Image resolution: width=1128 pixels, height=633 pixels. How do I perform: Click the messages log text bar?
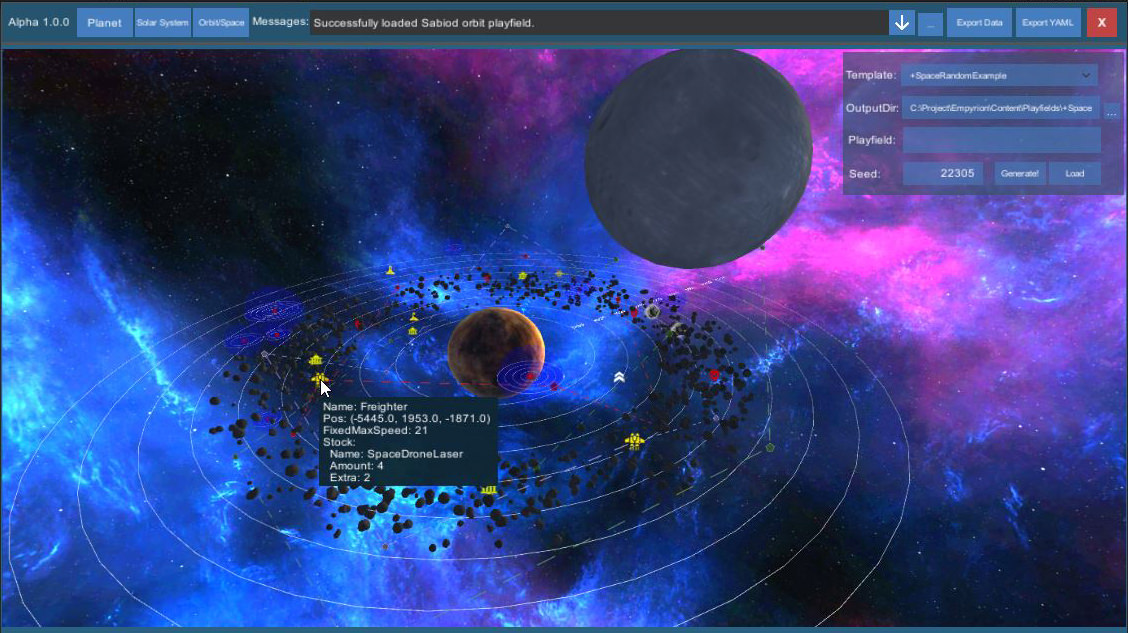tap(598, 22)
